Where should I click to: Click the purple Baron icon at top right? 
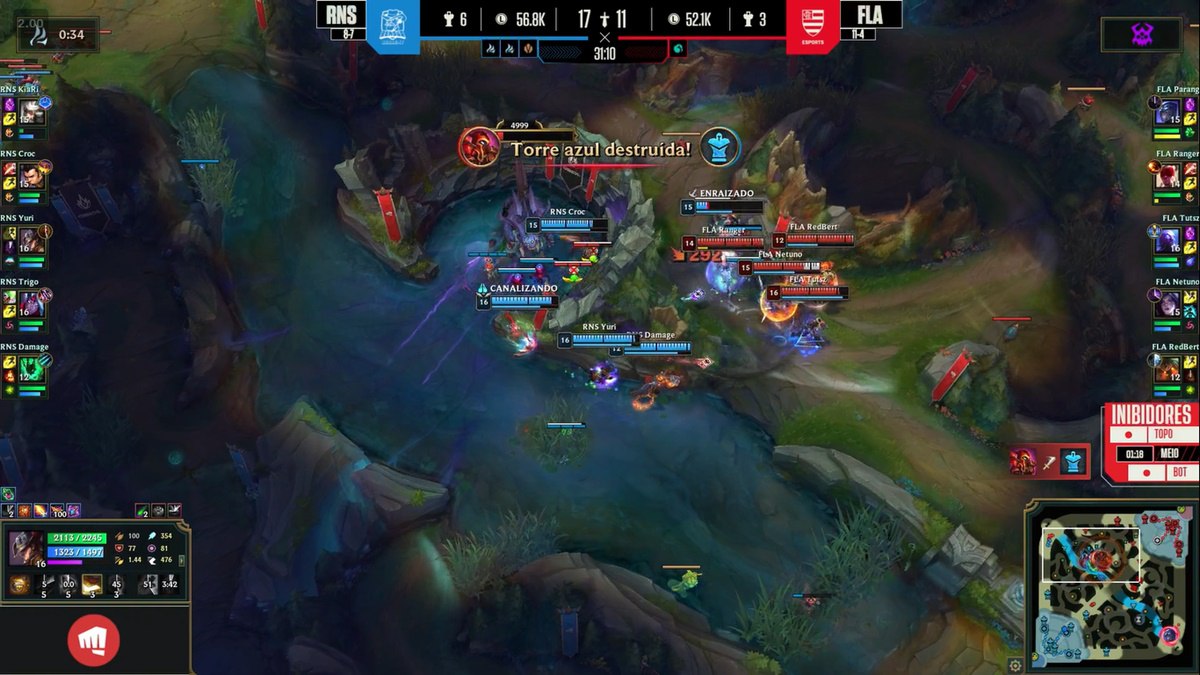click(1141, 34)
